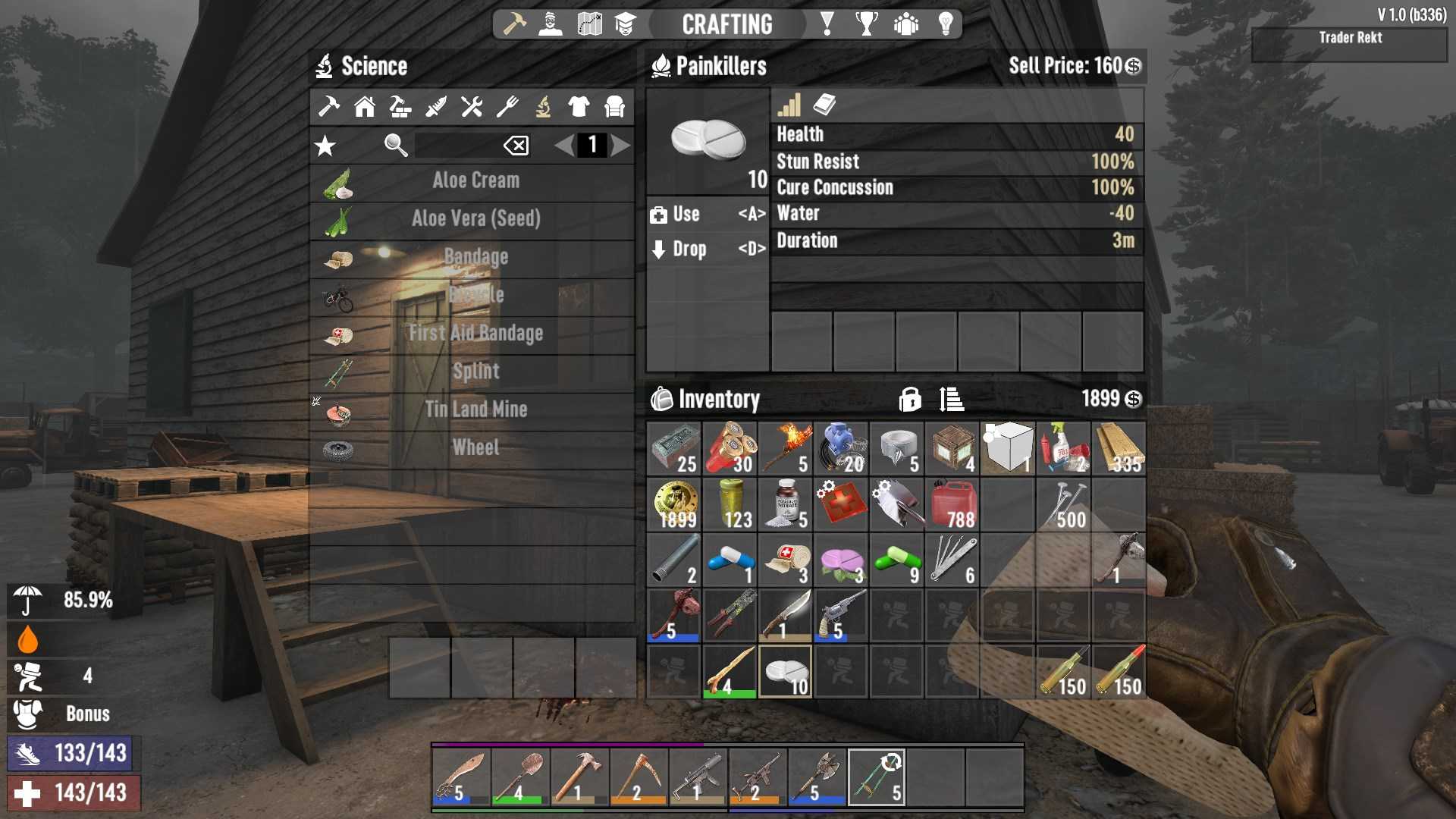This screenshot has height=819, width=1456.
Task: Pick the Wheel recipe row
Action: [475, 447]
